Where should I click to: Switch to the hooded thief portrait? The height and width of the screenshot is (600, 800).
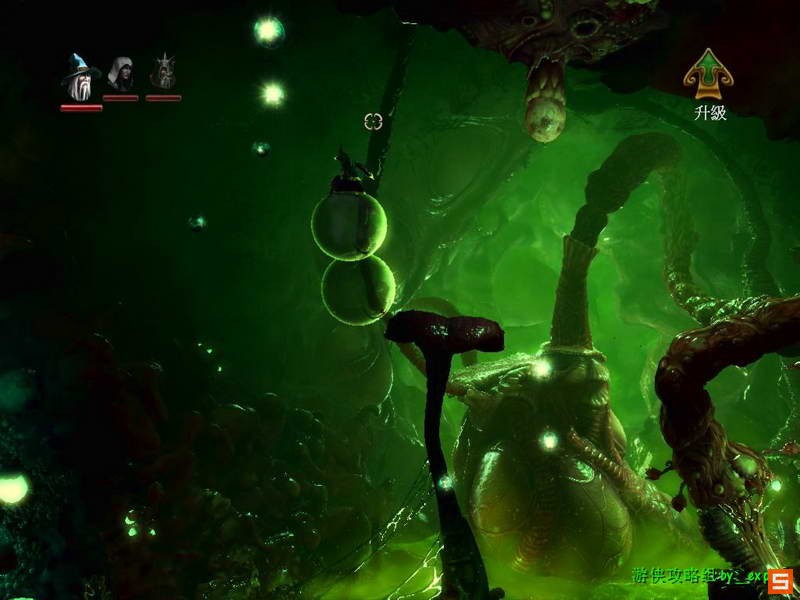pos(121,74)
